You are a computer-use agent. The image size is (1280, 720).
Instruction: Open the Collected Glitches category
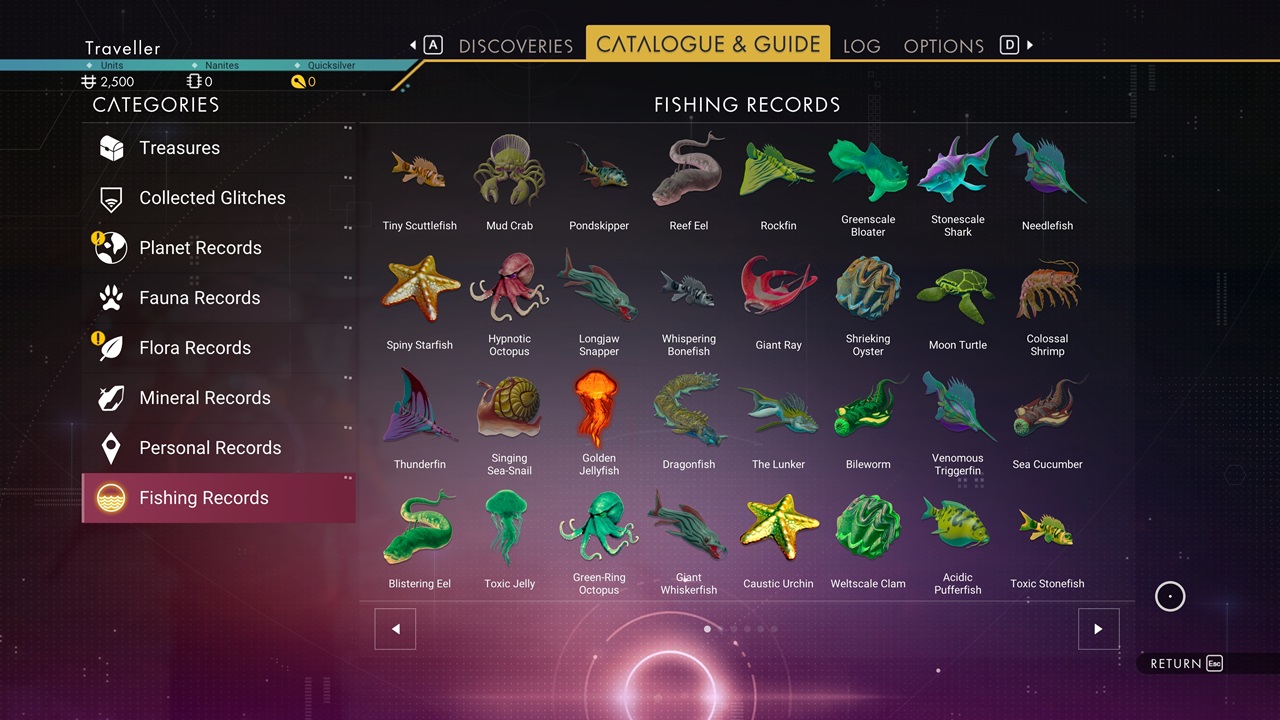tap(212, 198)
